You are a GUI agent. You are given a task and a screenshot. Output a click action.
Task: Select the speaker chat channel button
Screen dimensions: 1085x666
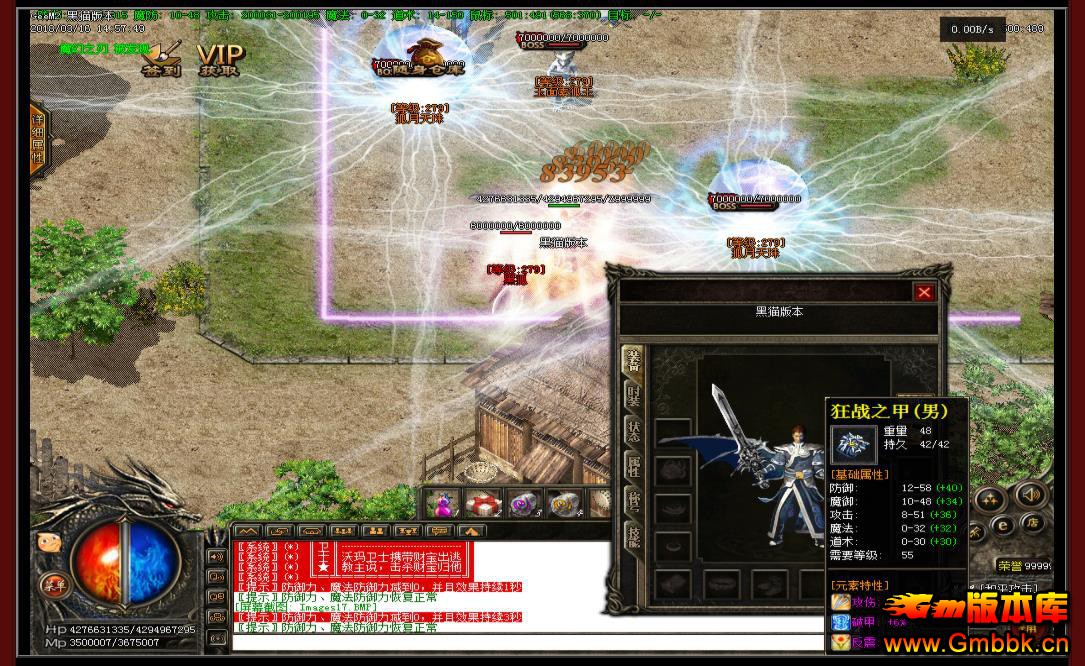pyautogui.click(x=215, y=556)
